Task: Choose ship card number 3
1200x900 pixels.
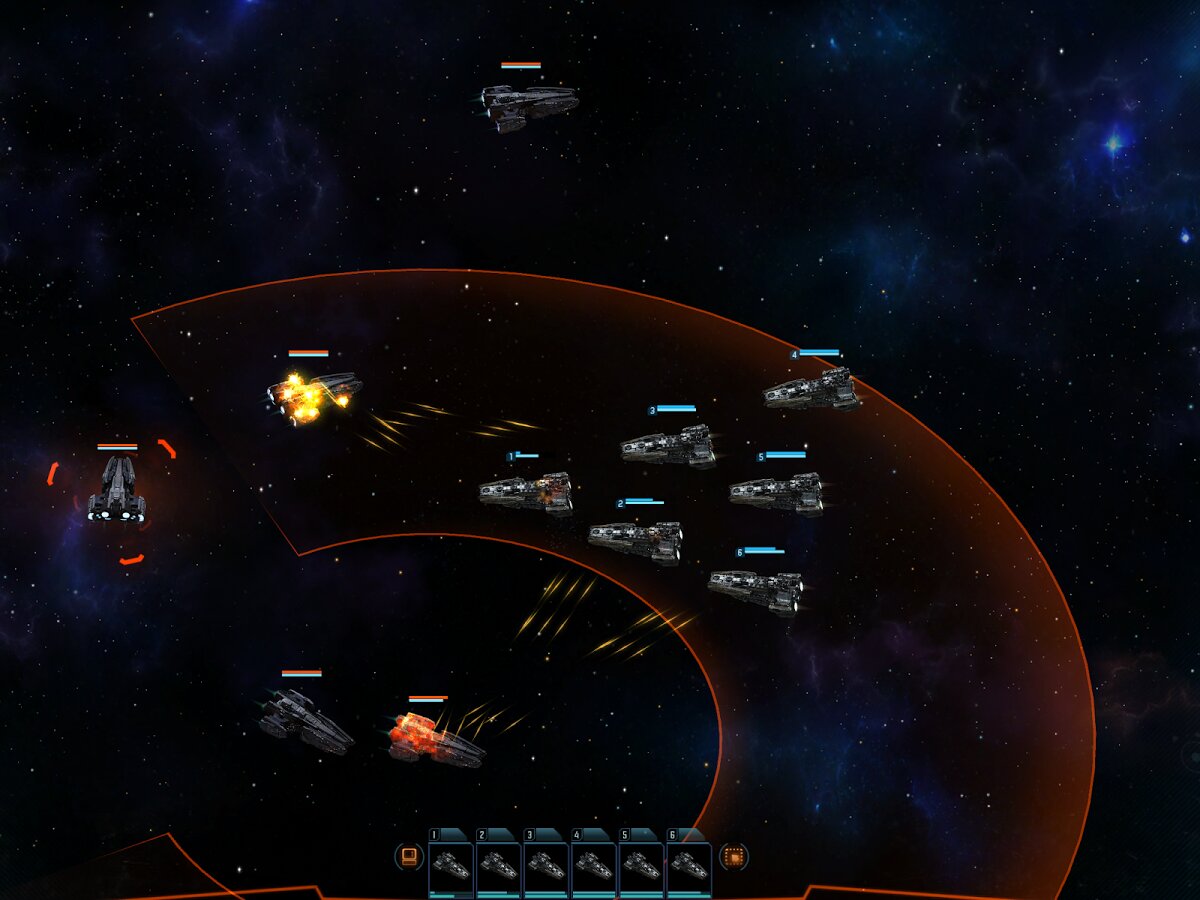Action: pos(546,865)
